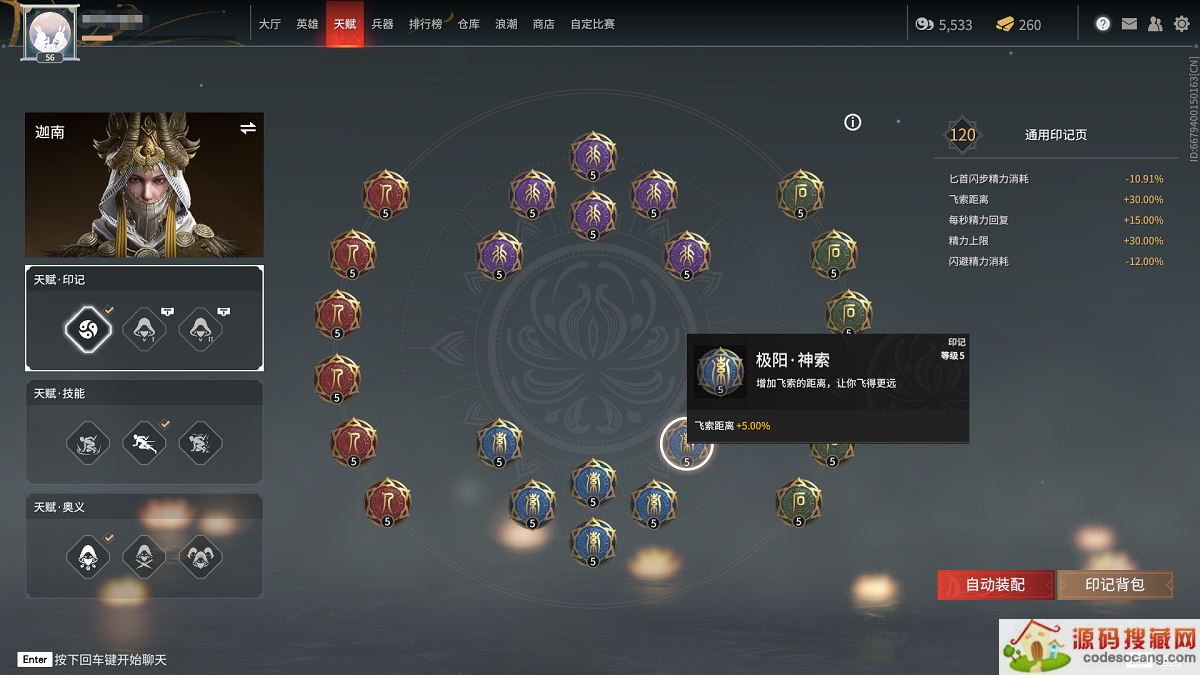Open the 浪潮 tab
This screenshot has width=1200, height=675.
[x=506, y=24]
